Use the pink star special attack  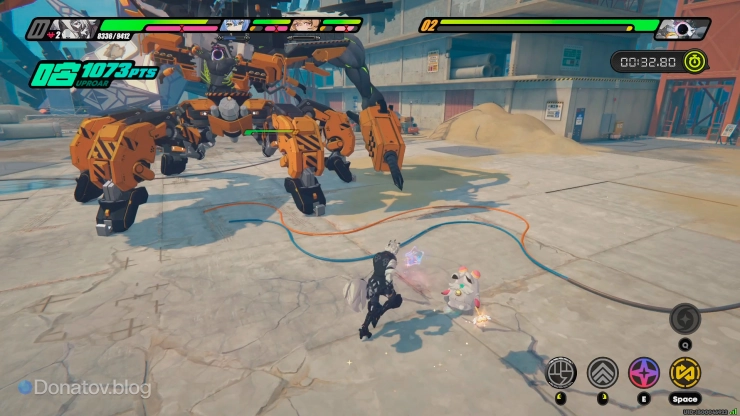pos(643,373)
